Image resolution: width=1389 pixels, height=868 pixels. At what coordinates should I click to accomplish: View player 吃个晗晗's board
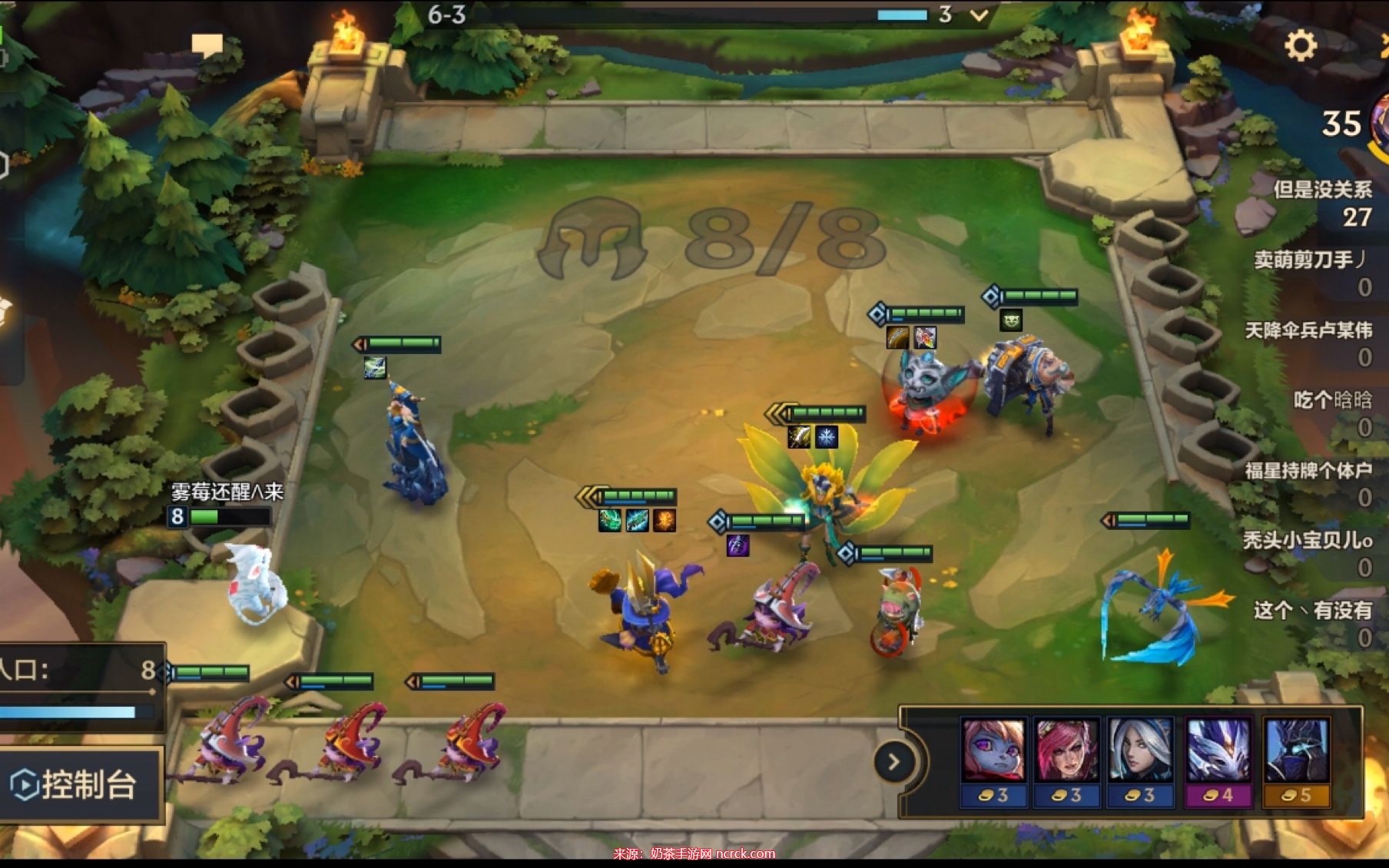click(x=1332, y=412)
